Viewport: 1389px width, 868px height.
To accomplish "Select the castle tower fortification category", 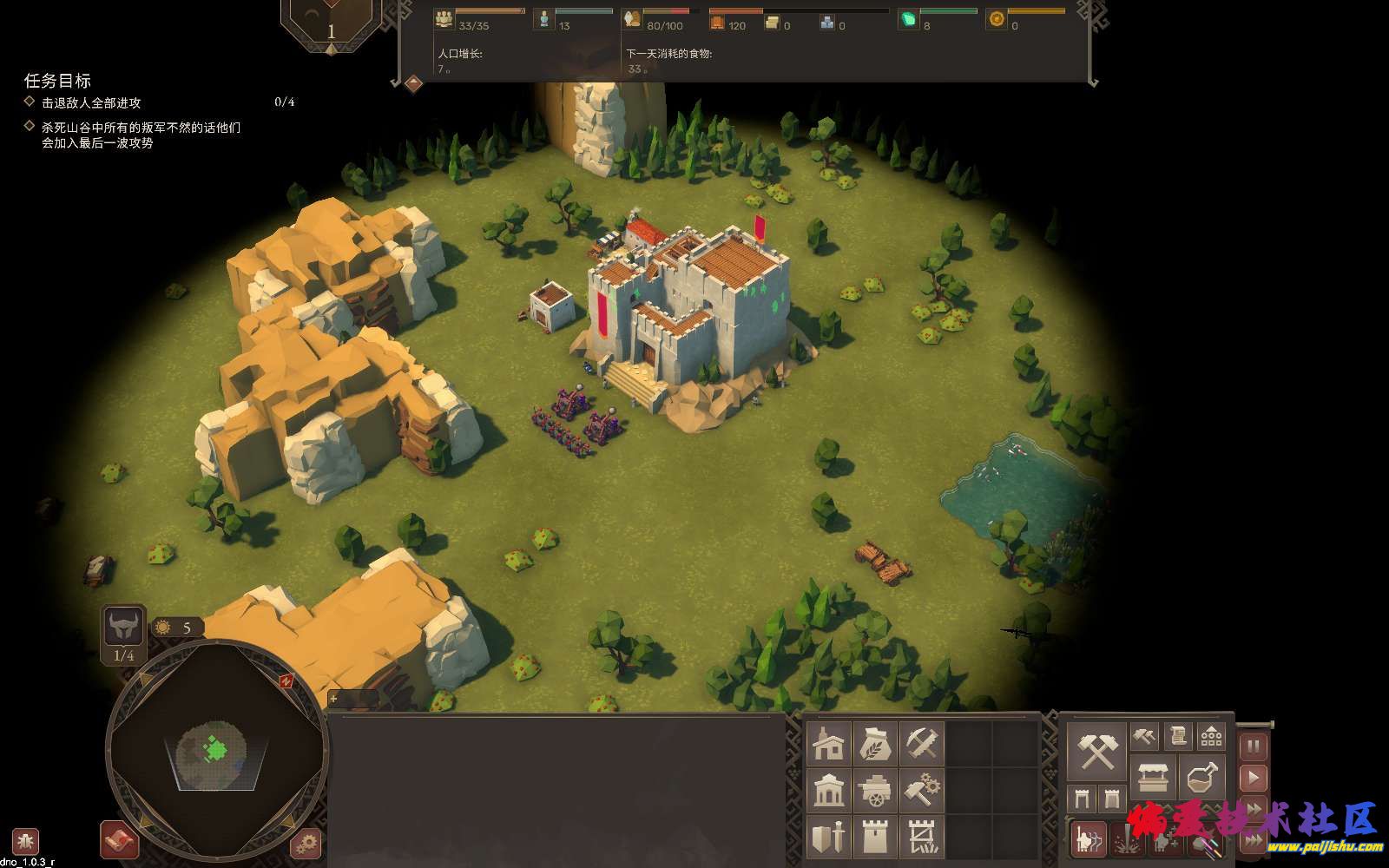I will coord(875,838).
